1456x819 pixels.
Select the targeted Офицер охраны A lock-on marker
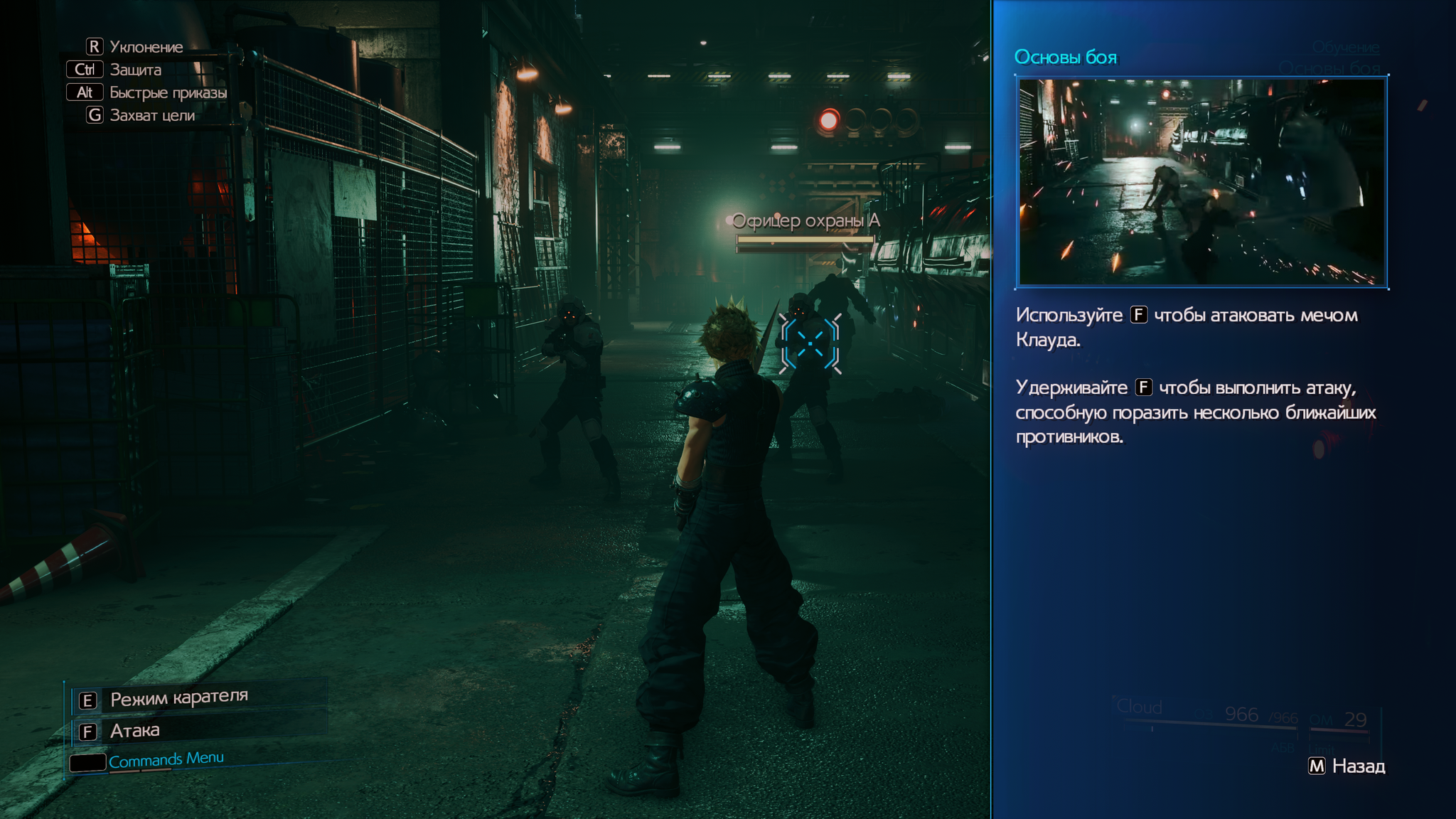tap(810, 344)
